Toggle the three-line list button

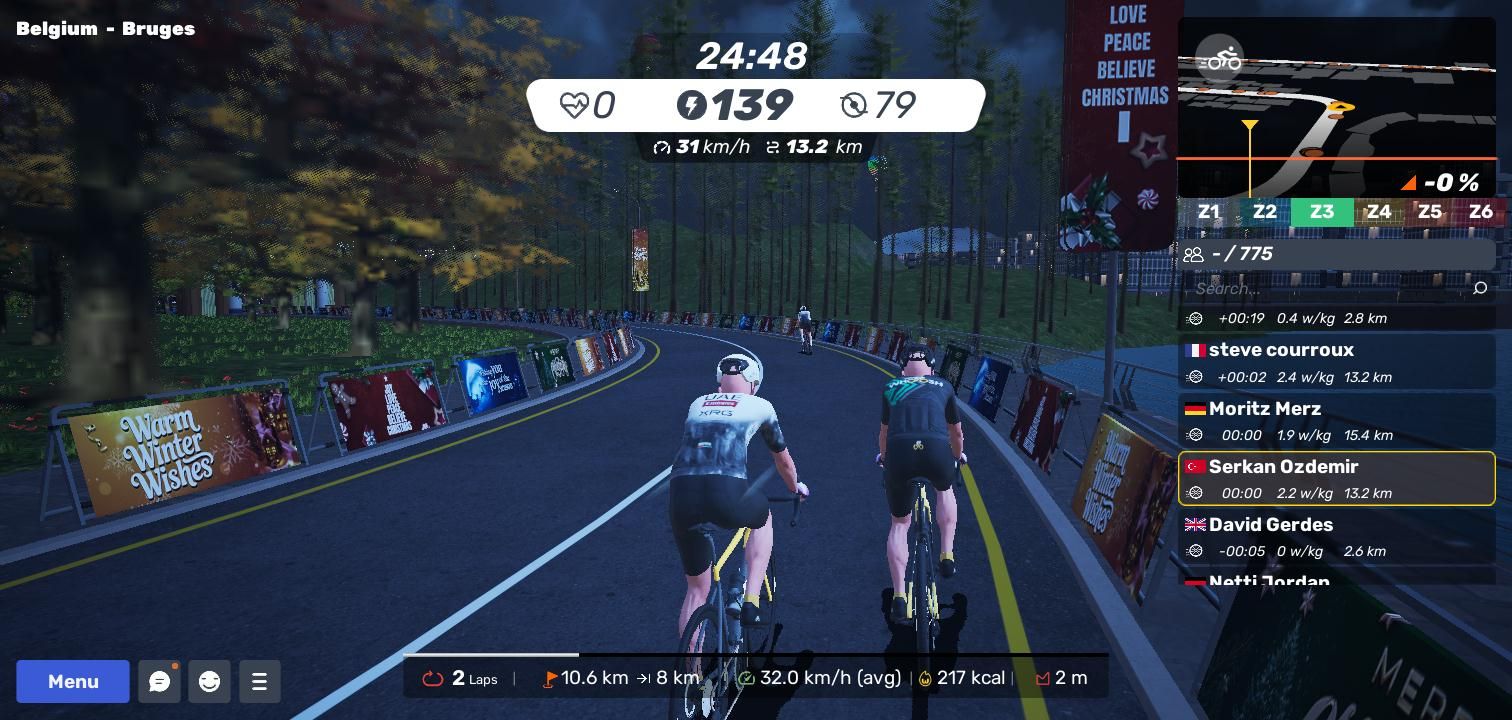(259, 681)
